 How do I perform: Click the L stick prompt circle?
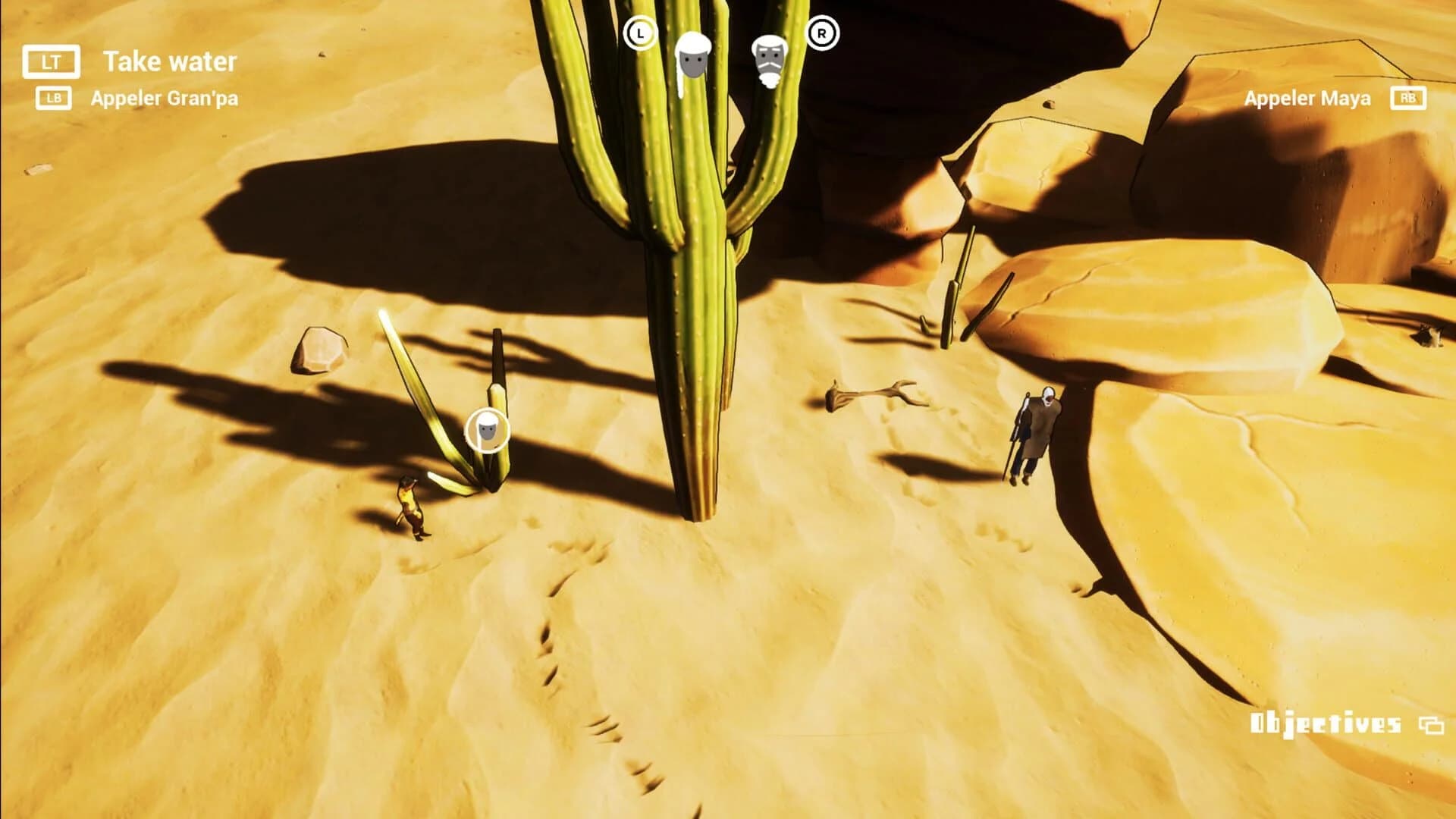pyautogui.click(x=639, y=33)
